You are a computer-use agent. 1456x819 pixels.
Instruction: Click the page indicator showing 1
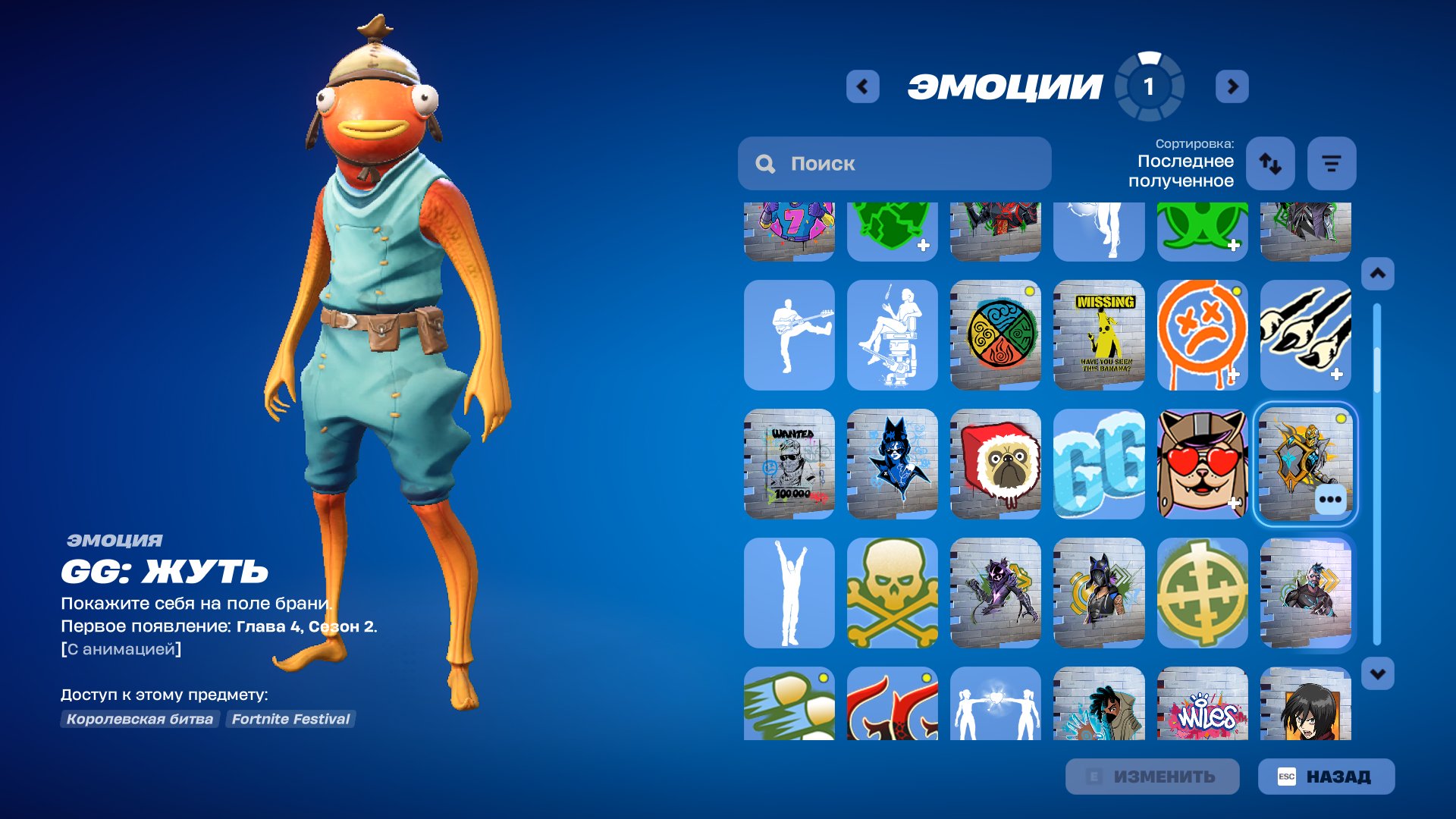pos(1149,86)
